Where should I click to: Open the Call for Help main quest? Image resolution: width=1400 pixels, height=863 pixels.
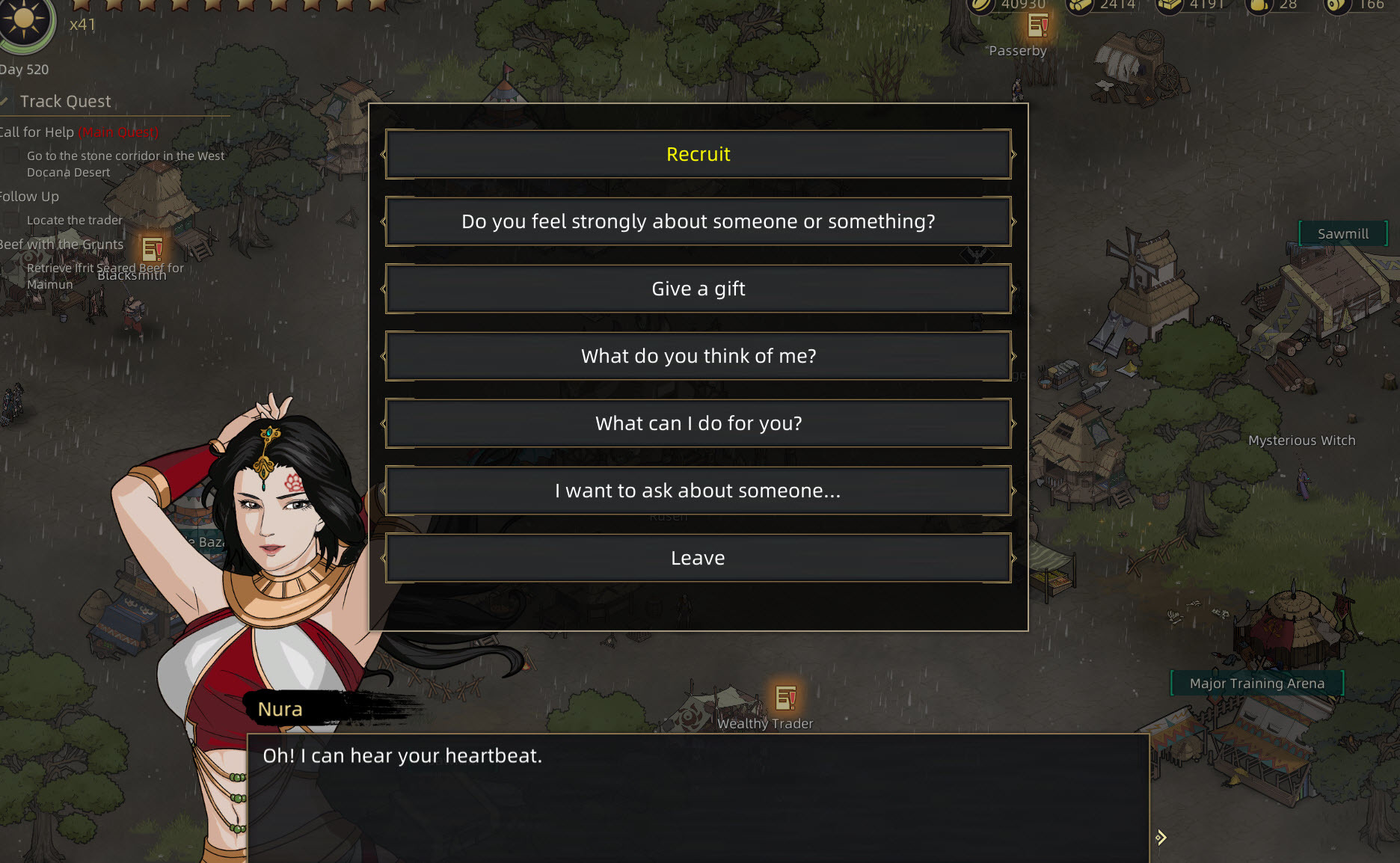(37, 132)
